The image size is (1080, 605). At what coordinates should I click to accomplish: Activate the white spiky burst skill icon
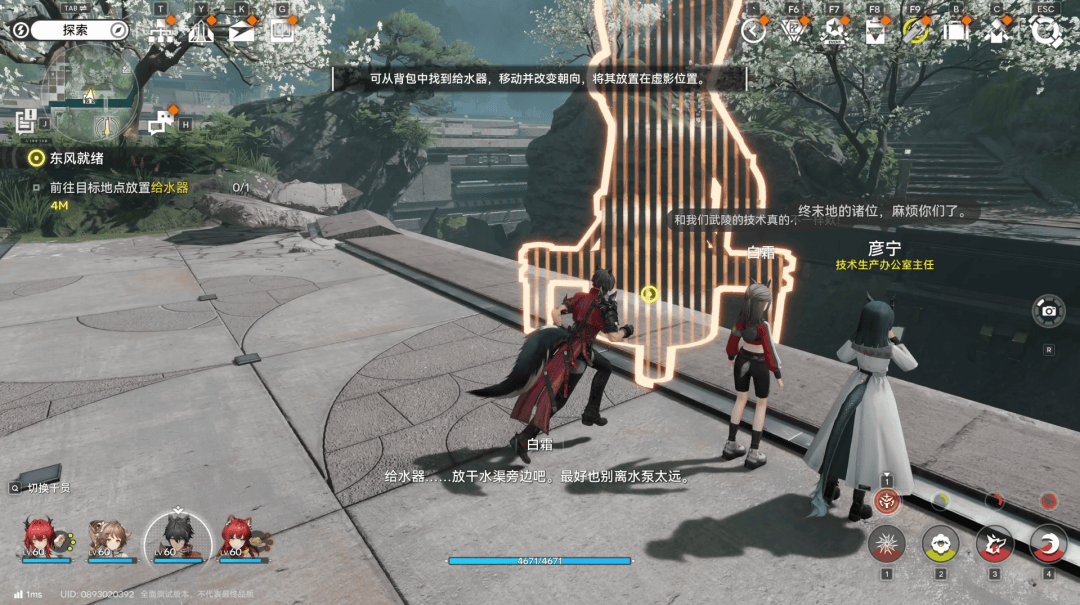pos(886,545)
